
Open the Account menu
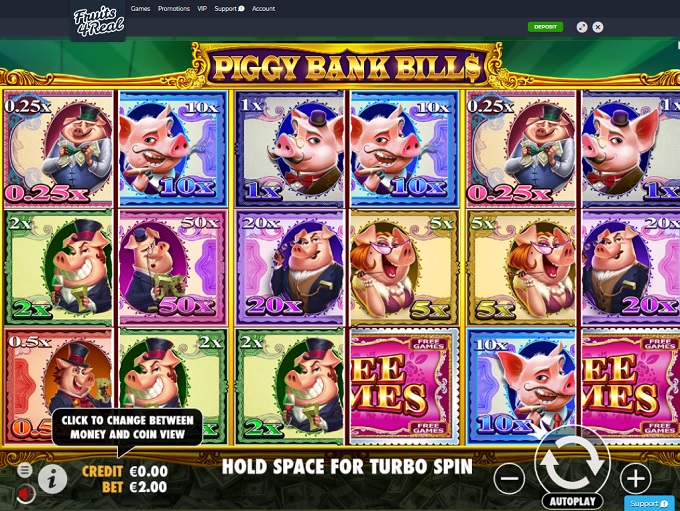coord(263,8)
